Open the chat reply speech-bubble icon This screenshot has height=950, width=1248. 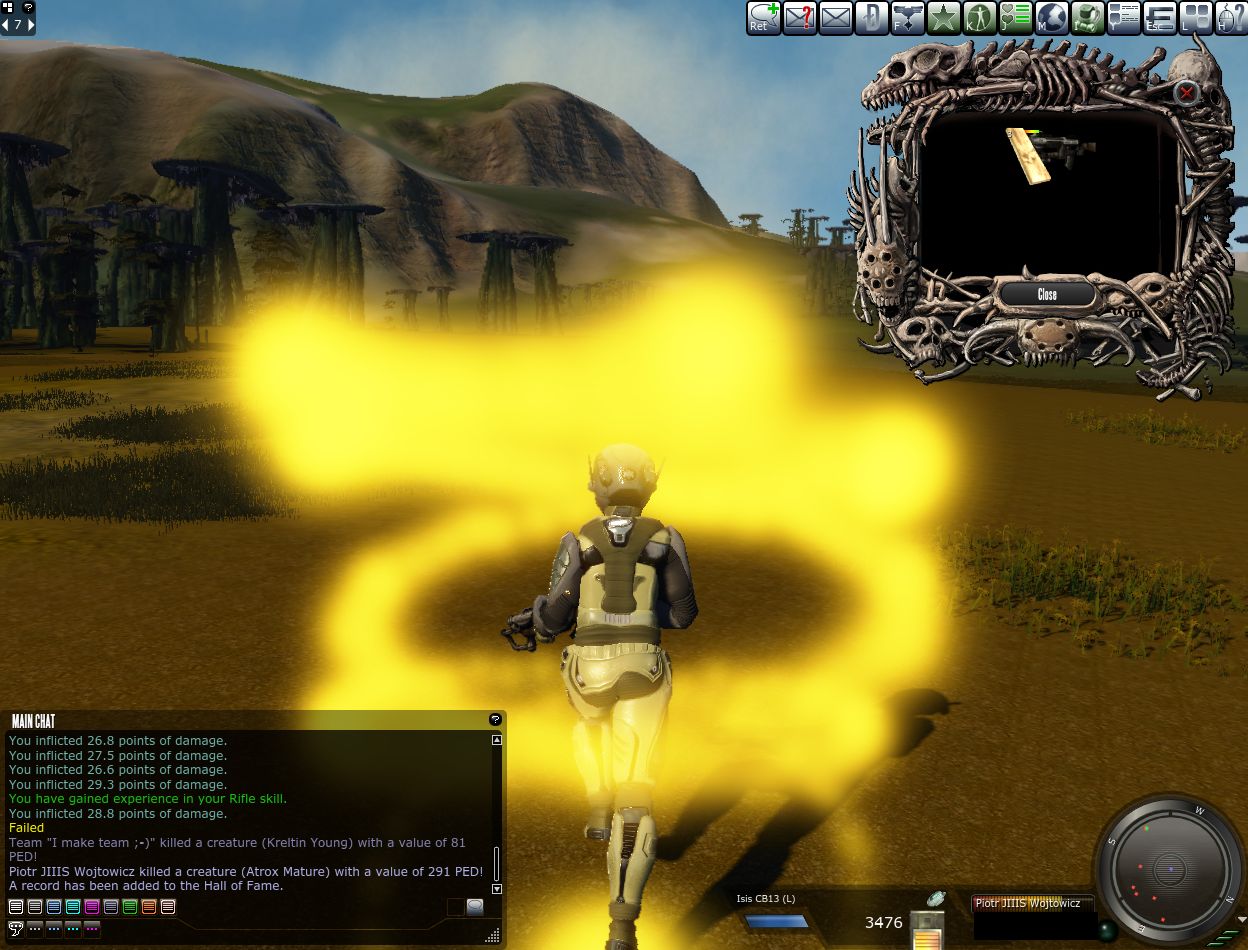pos(764,17)
